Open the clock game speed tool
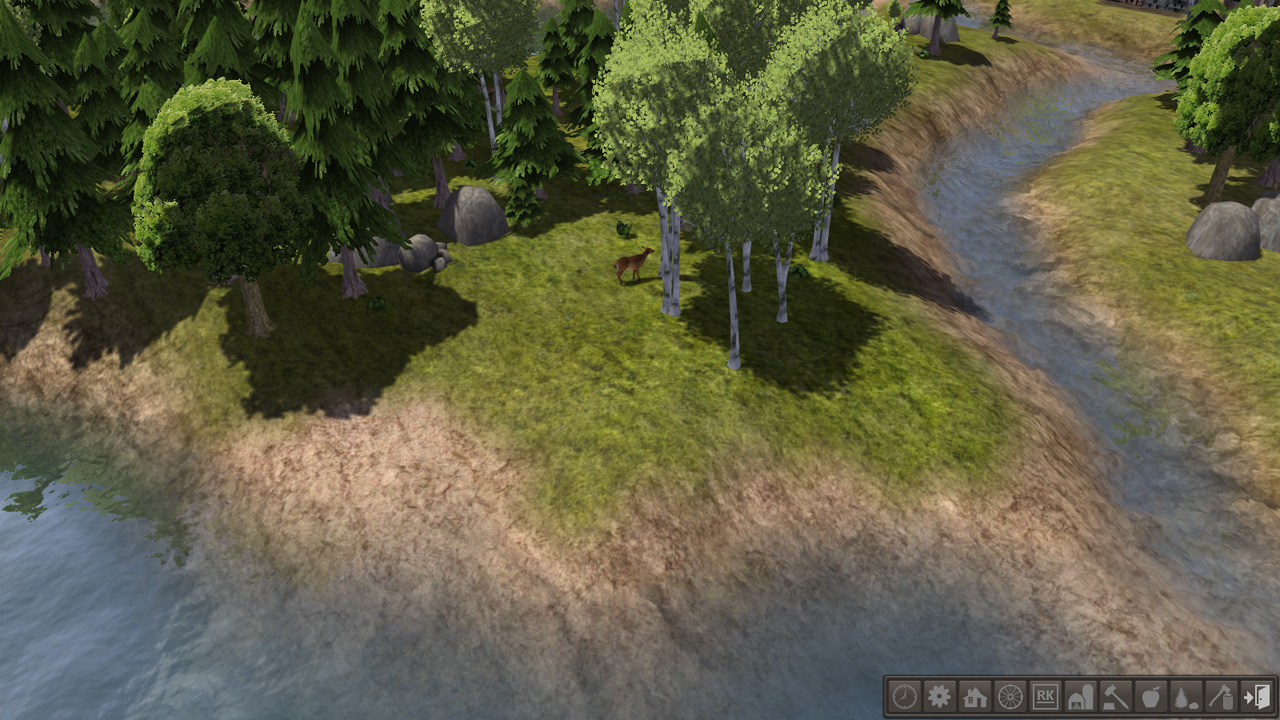1280x720 pixels. pos(904,696)
